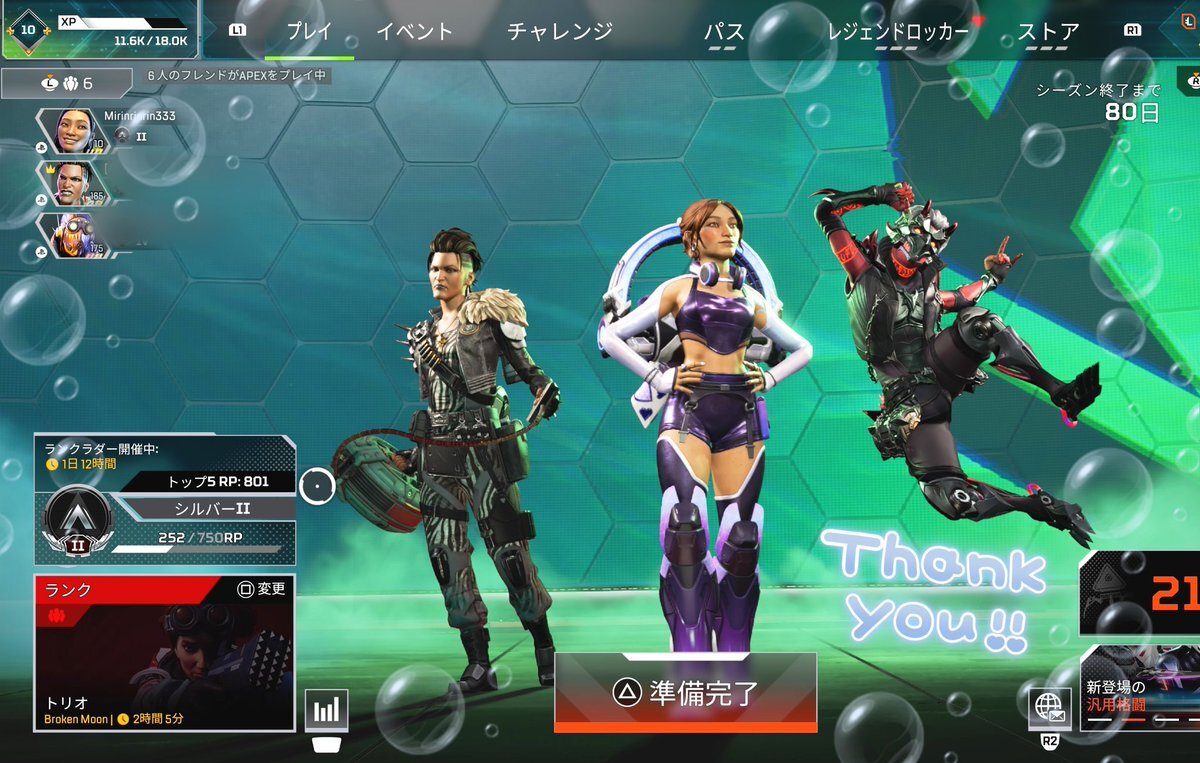Open the イベント tab
This screenshot has width=1200, height=763.
[x=414, y=31]
